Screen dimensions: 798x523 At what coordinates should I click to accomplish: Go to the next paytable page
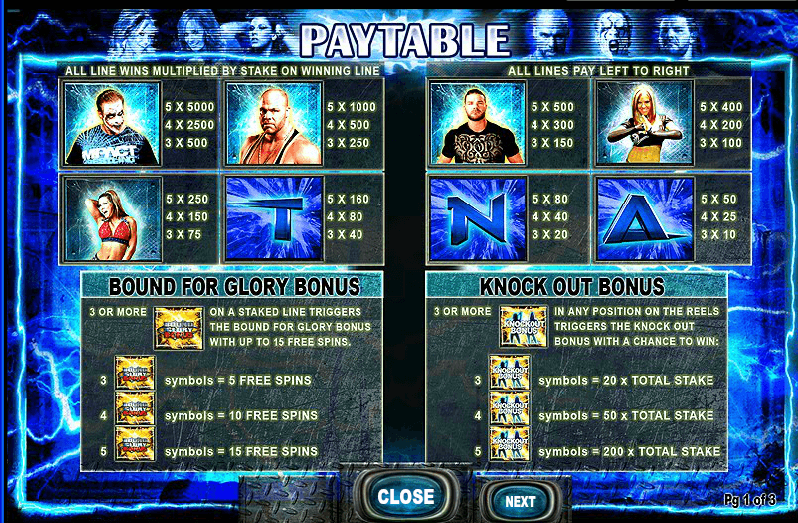[519, 500]
